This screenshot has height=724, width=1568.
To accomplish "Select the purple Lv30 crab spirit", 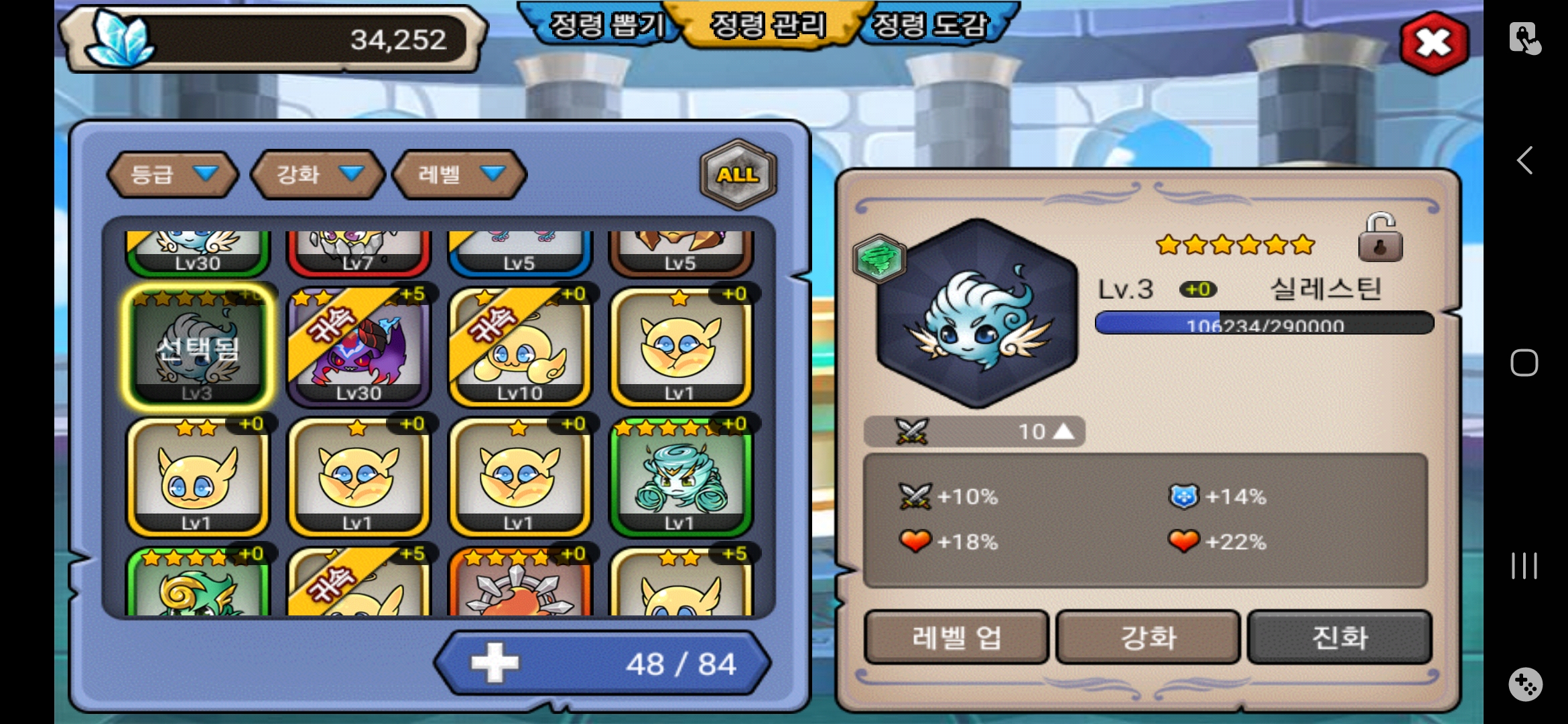I will 358,347.
